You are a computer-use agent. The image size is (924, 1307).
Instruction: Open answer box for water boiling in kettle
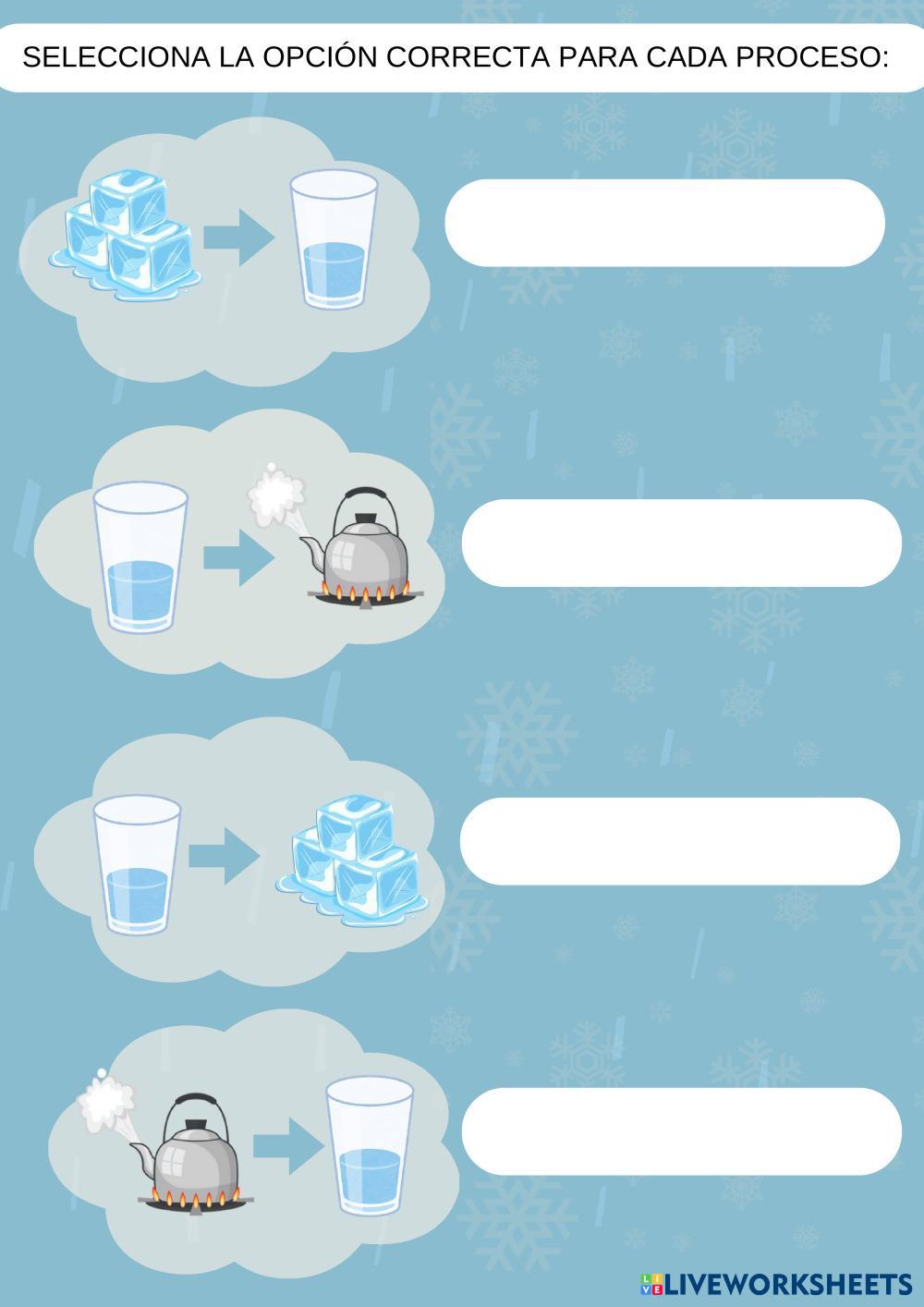click(681, 543)
